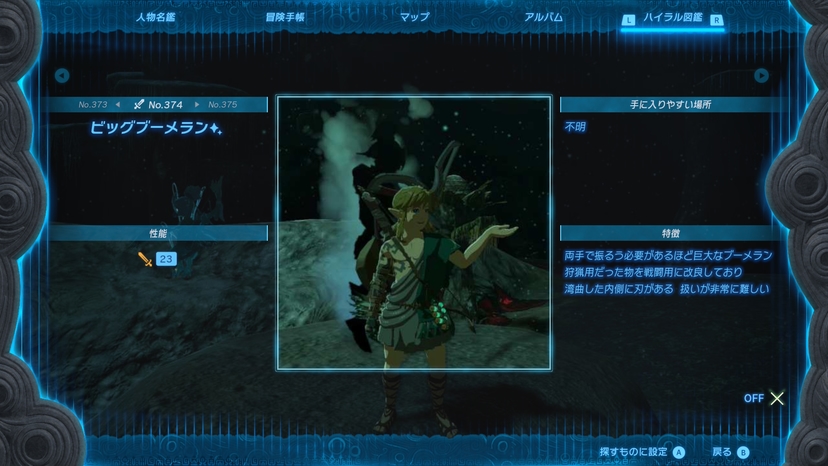Select the ハイラル図鑑 tab
This screenshot has width=828, height=466.
[x=671, y=18]
